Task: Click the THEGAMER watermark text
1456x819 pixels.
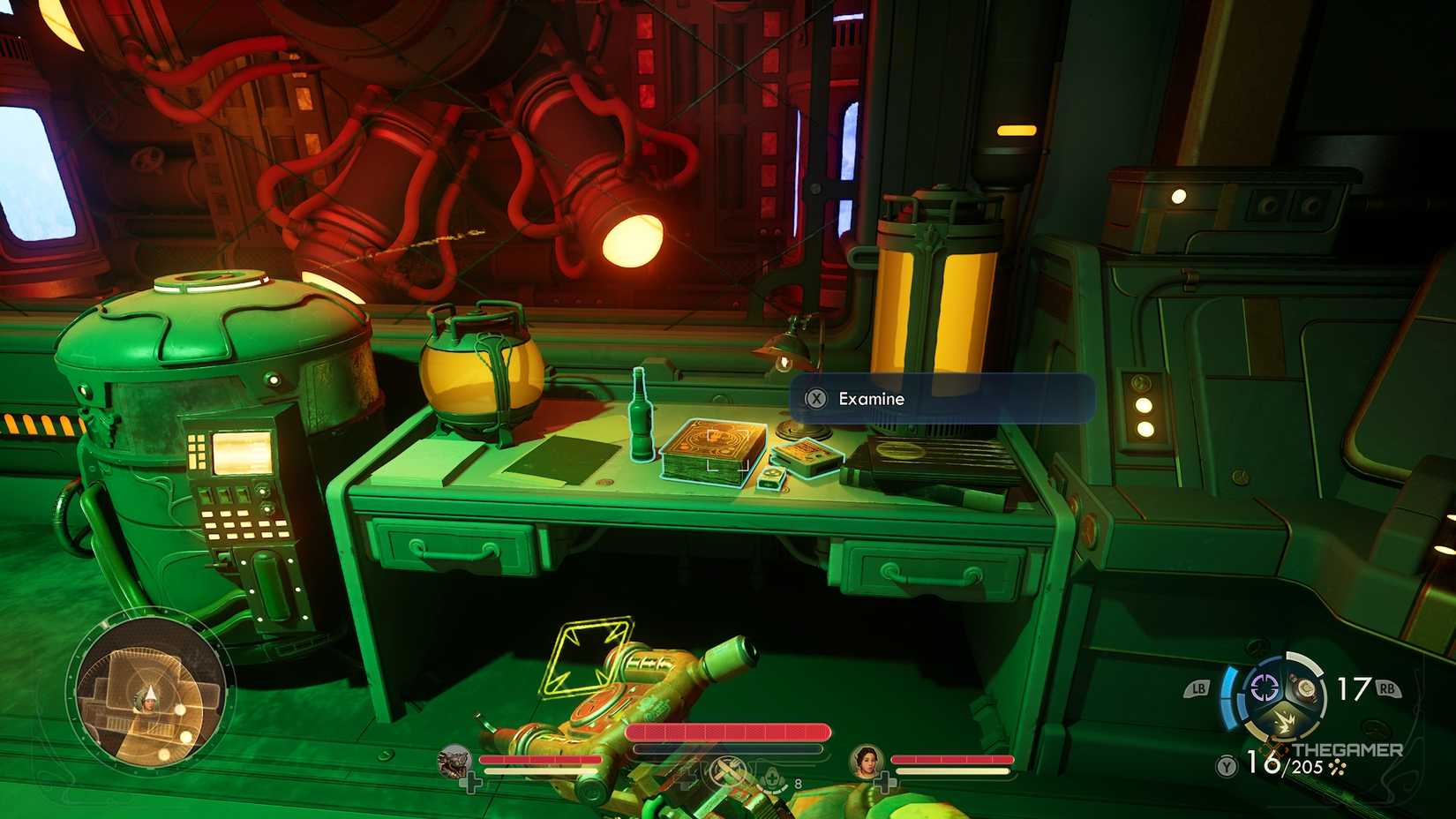Action: point(1347,749)
